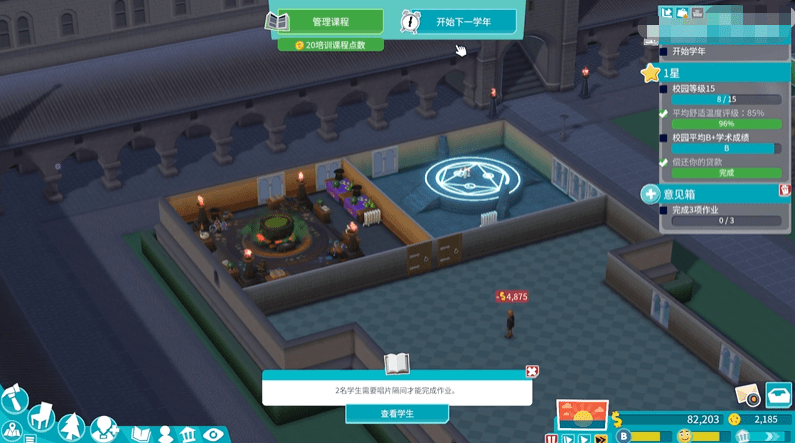Open the chair furniture items menu
The height and width of the screenshot is (443, 795).
41,417
